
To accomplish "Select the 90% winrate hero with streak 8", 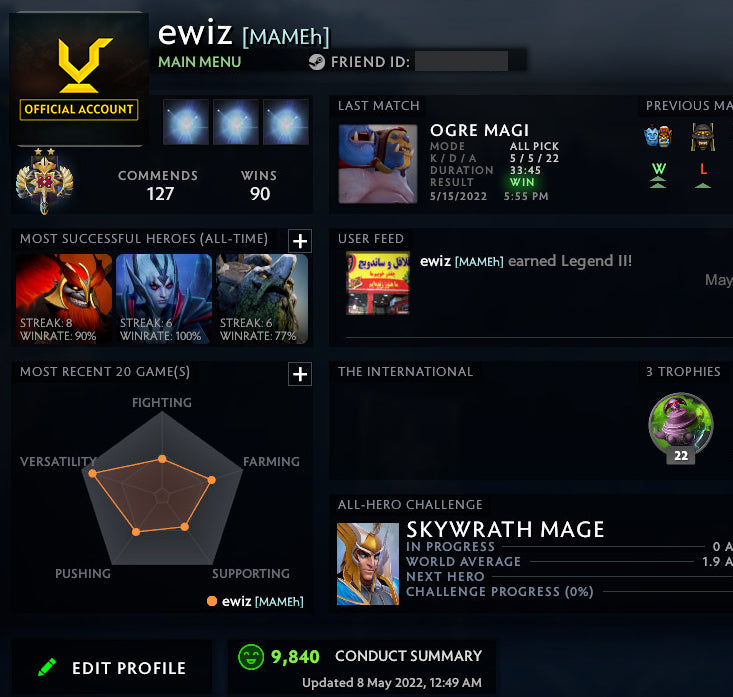I will point(64,298).
